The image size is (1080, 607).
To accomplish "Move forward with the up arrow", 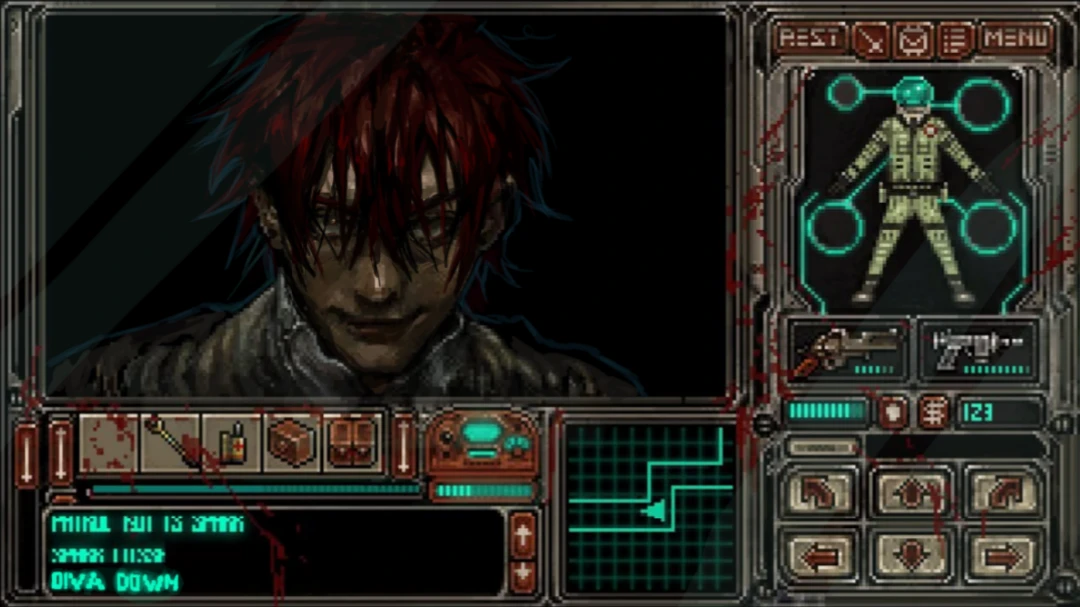I will click(911, 492).
